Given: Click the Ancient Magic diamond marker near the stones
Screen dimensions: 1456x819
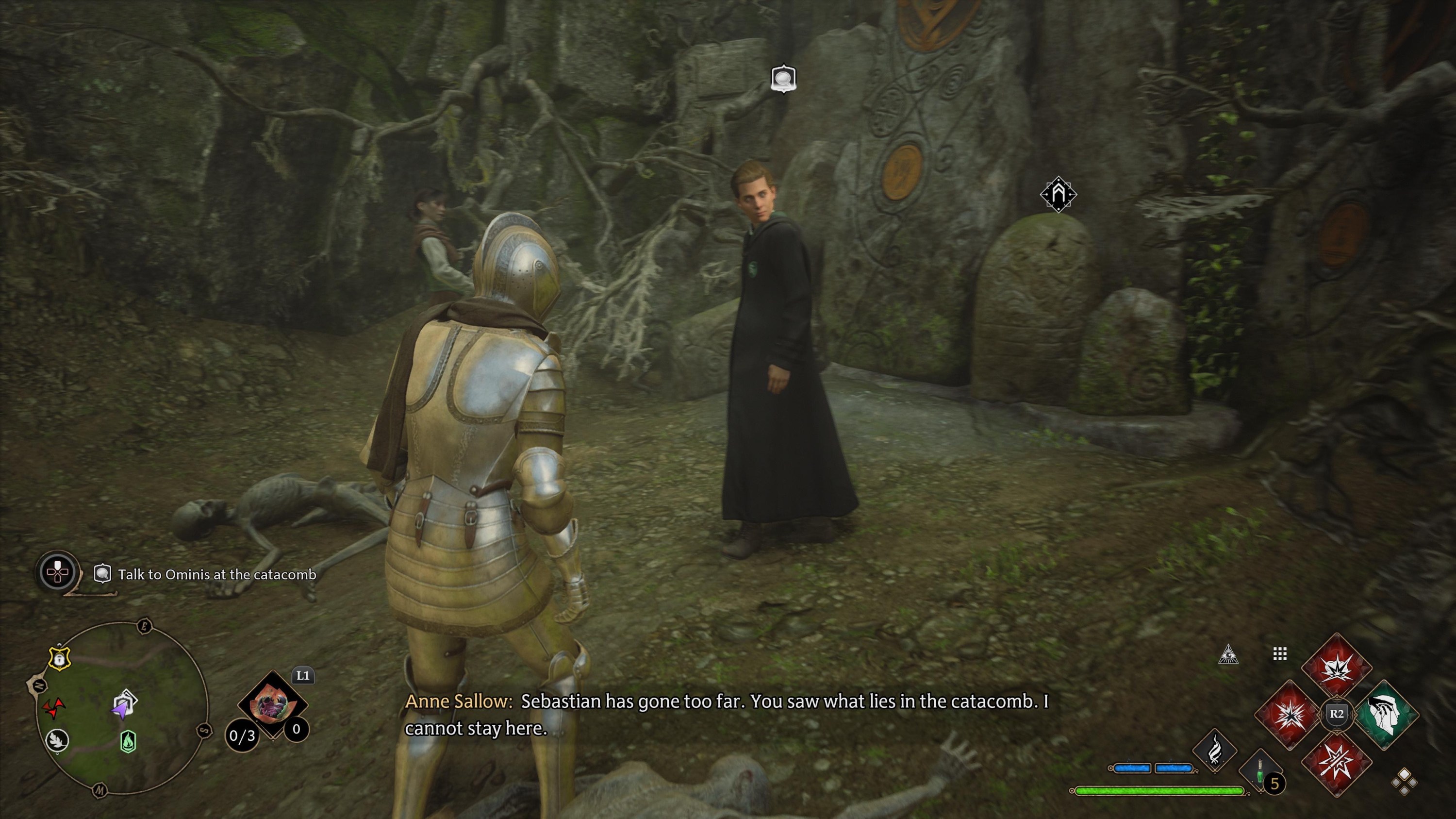Looking at the screenshot, I should pos(1058,196).
